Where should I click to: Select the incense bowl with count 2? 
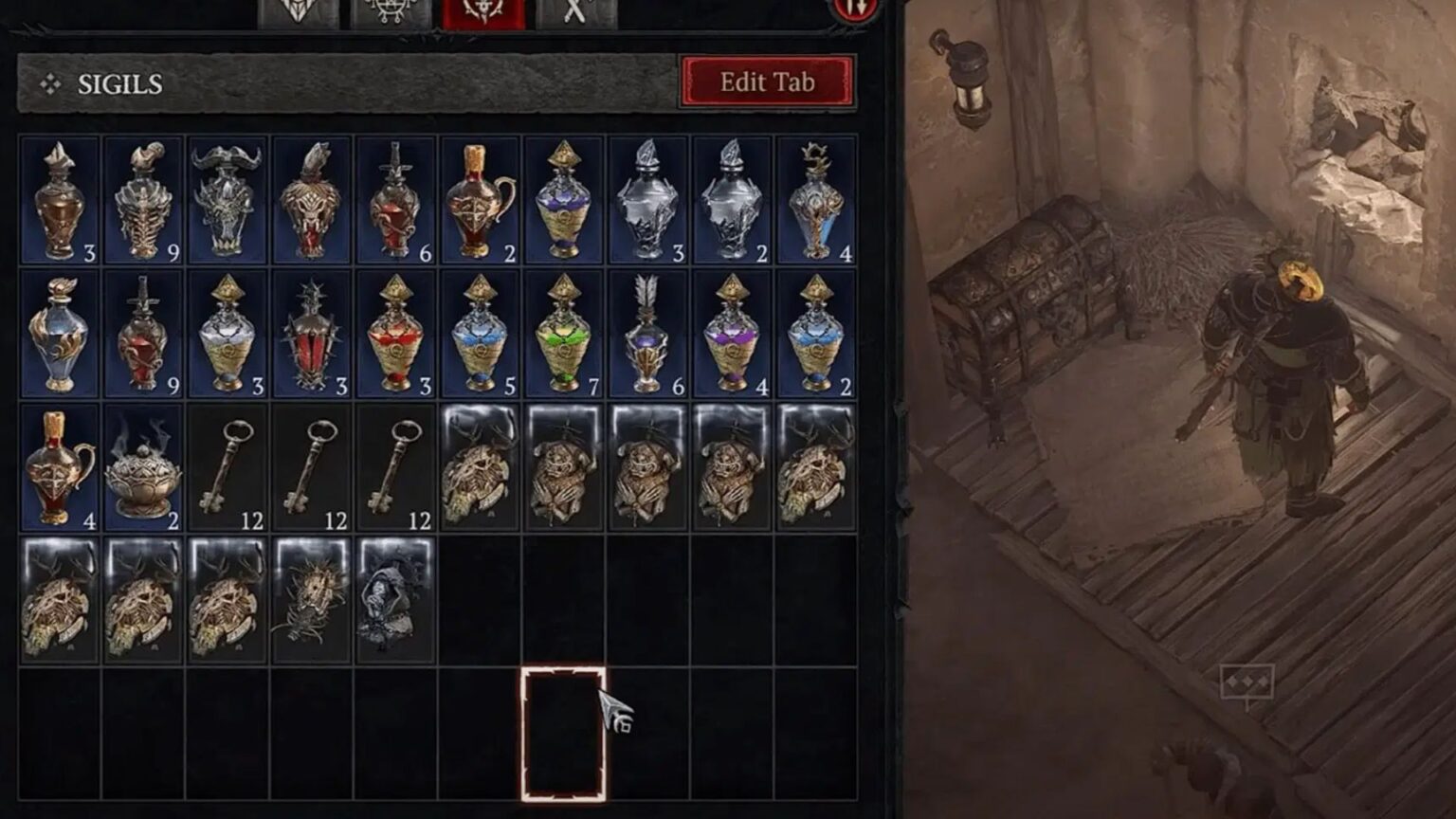pyautogui.click(x=142, y=464)
